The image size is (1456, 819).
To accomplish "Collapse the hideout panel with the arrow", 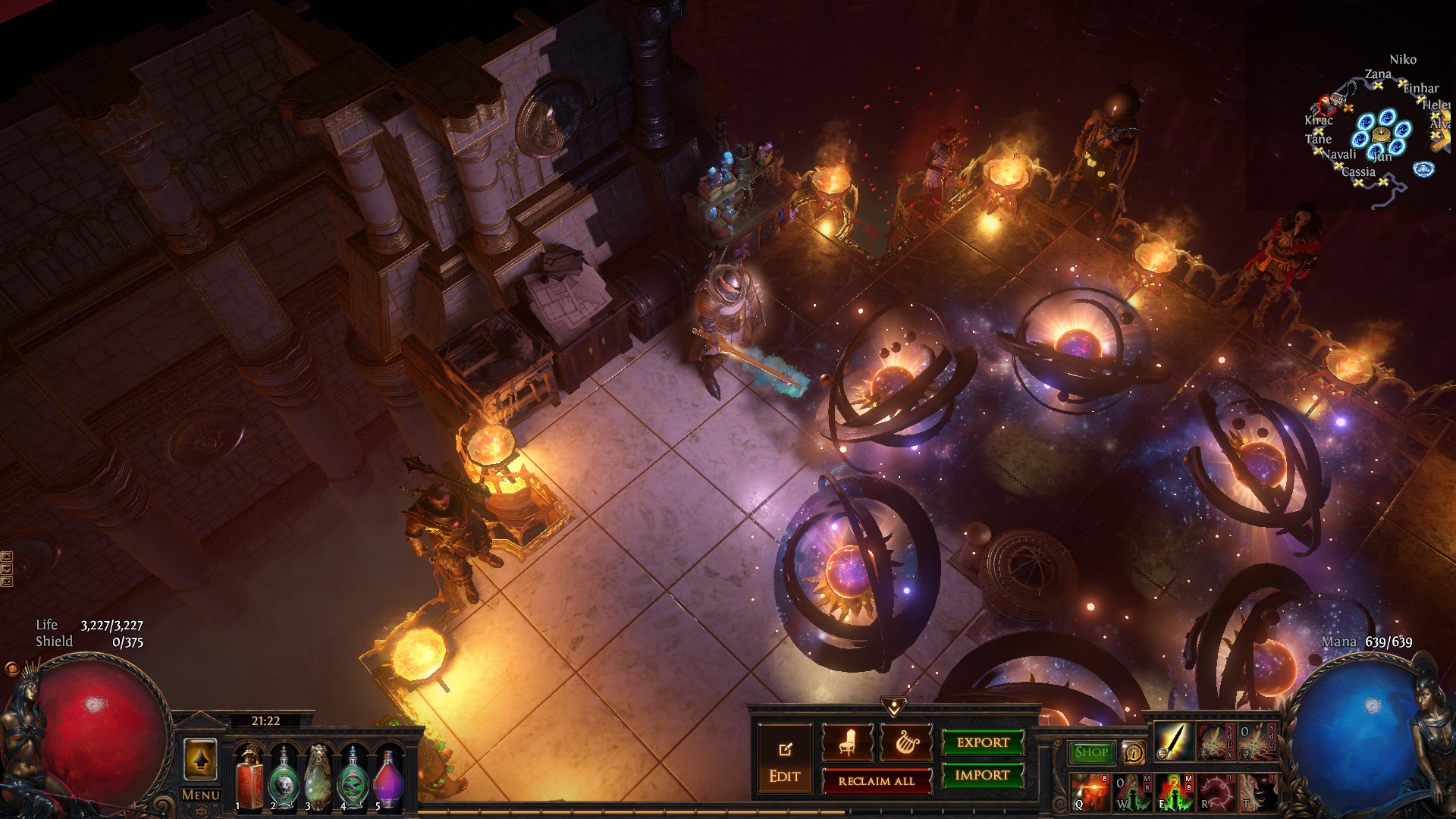I will (894, 707).
